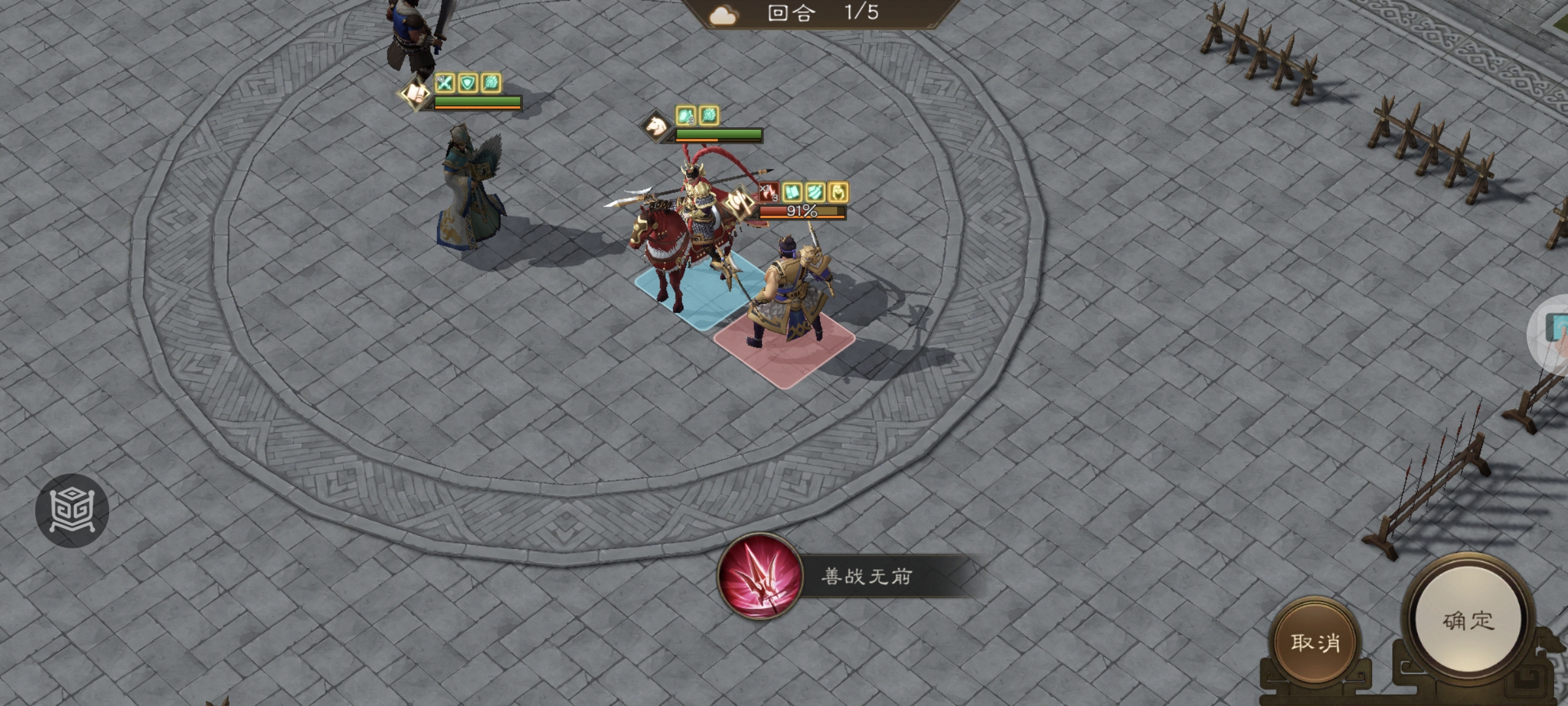Tap the leaf buff icon next to the shield buff
The height and width of the screenshot is (706, 1568).
click(491, 83)
